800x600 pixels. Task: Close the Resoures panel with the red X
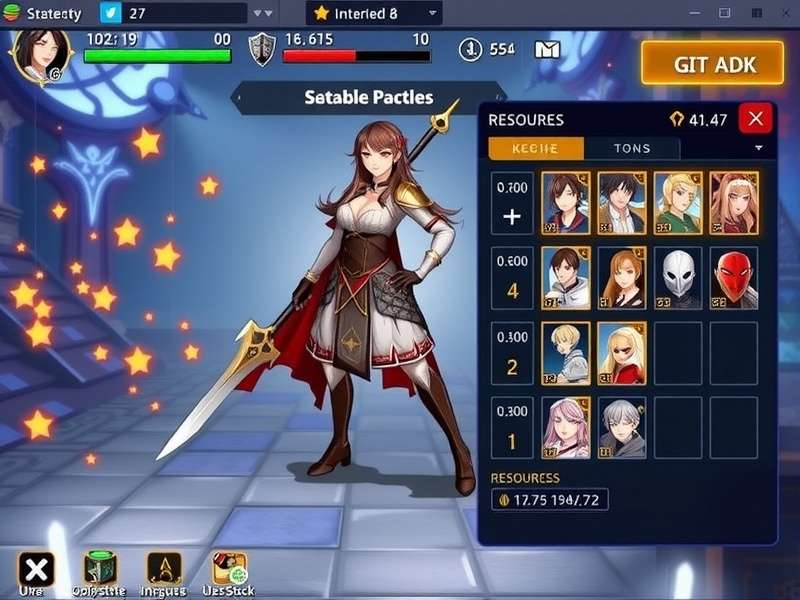tap(755, 119)
